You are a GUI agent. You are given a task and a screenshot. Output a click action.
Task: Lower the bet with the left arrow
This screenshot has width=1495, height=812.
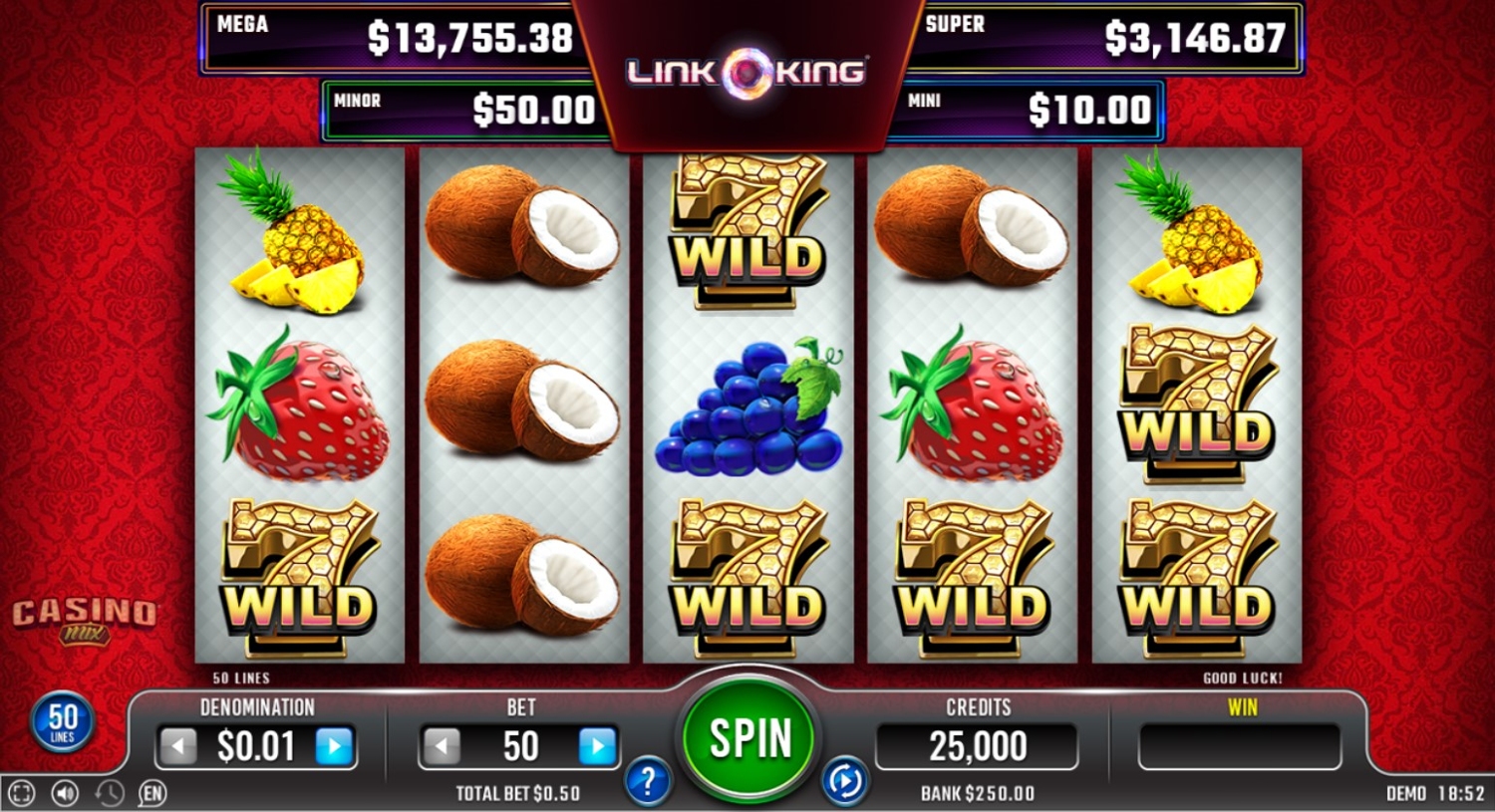pyautogui.click(x=442, y=746)
